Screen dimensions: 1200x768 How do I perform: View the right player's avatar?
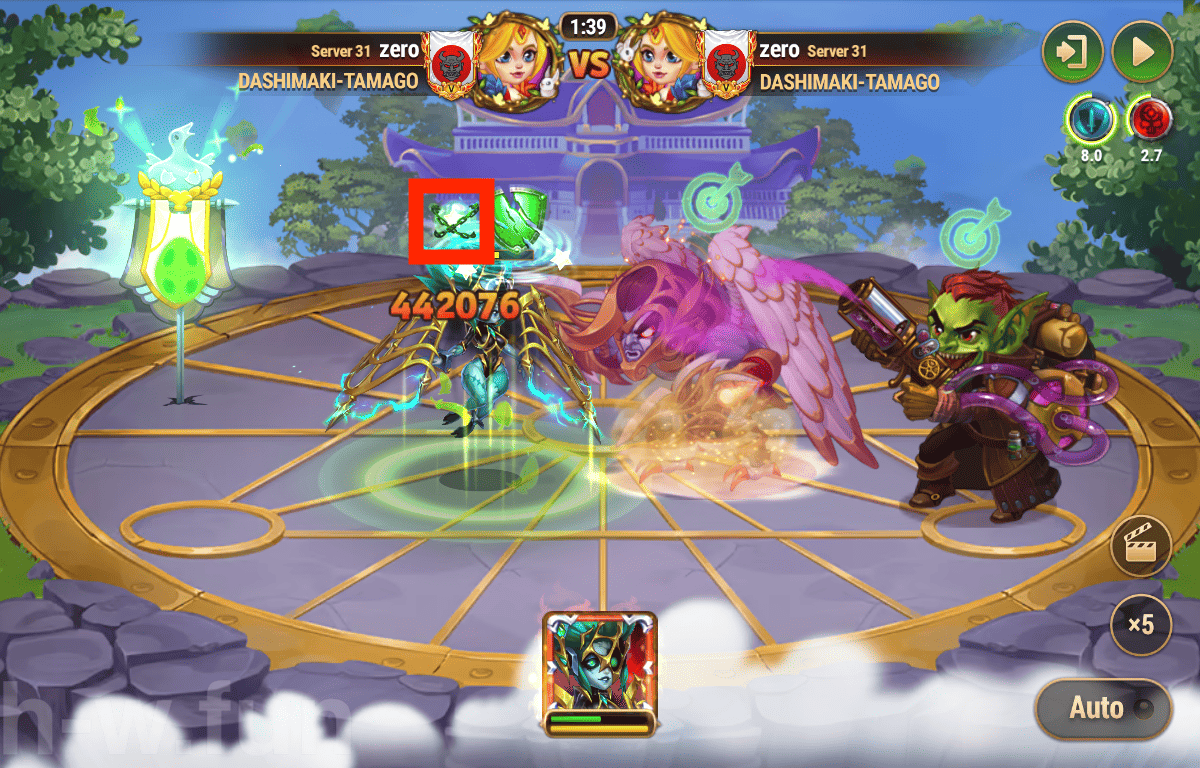[661, 61]
